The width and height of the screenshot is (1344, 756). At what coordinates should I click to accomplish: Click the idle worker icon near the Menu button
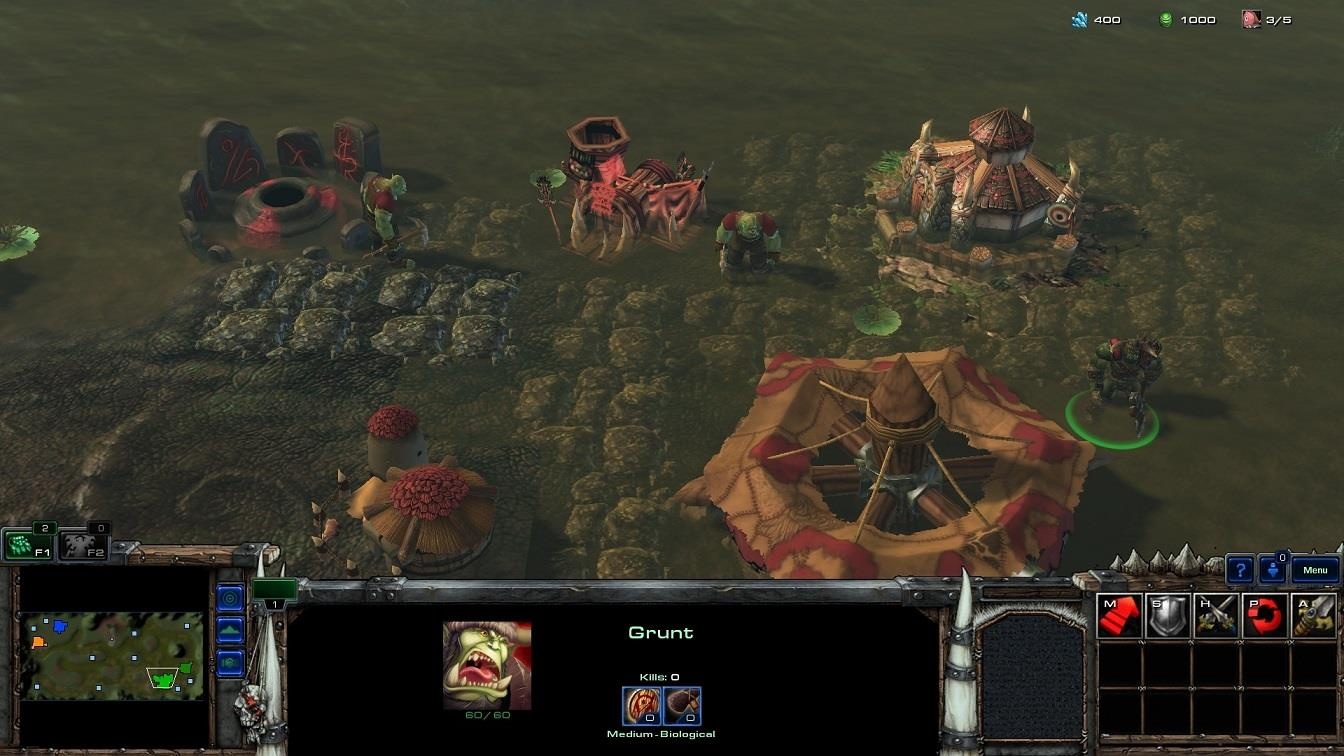[1272, 568]
